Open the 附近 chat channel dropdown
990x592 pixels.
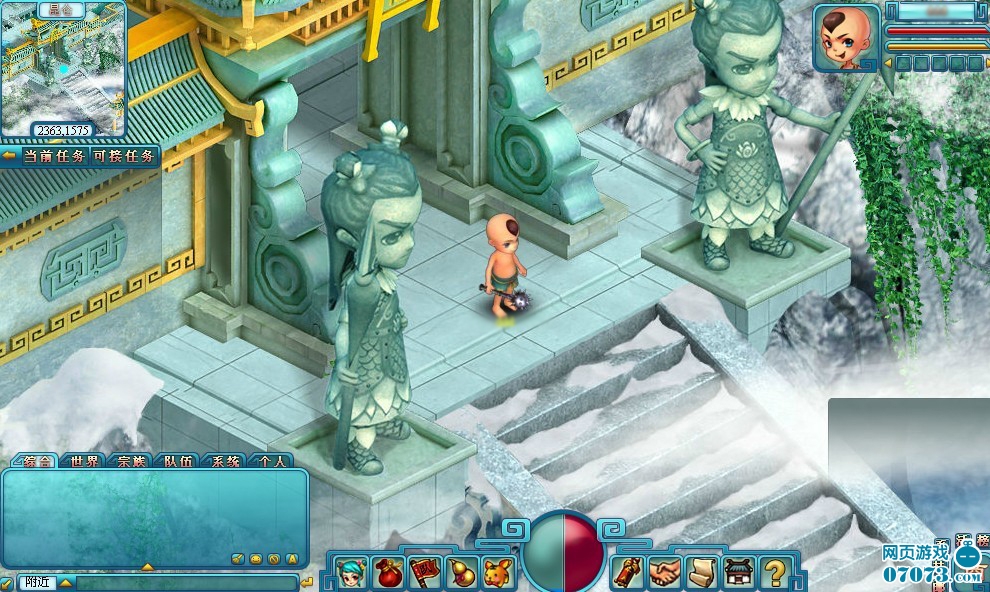click(65, 581)
